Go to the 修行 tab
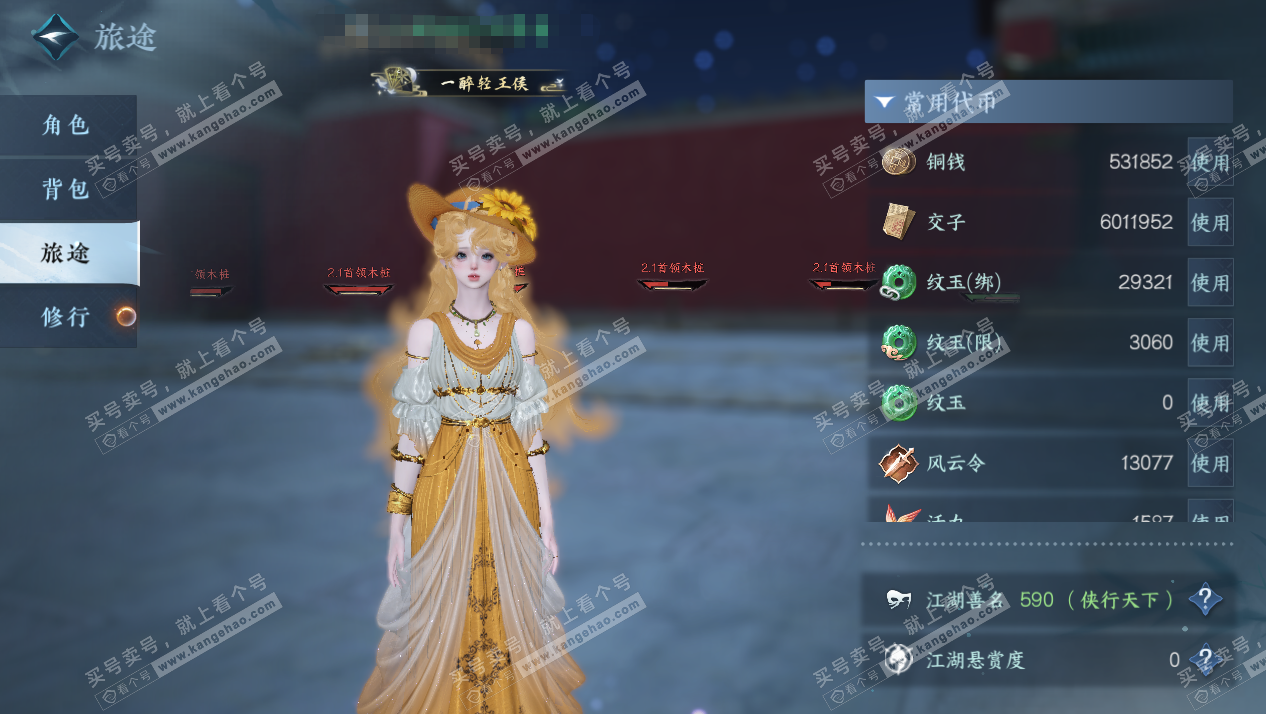The width and height of the screenshot is (1266, 714). [67, 317]
